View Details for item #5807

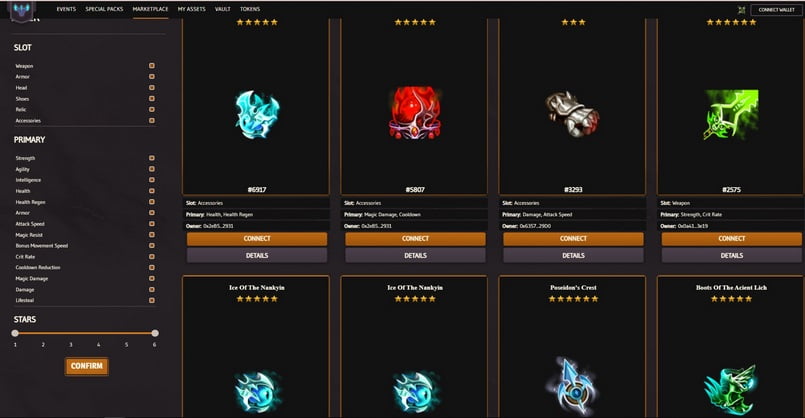pos(415,255)
